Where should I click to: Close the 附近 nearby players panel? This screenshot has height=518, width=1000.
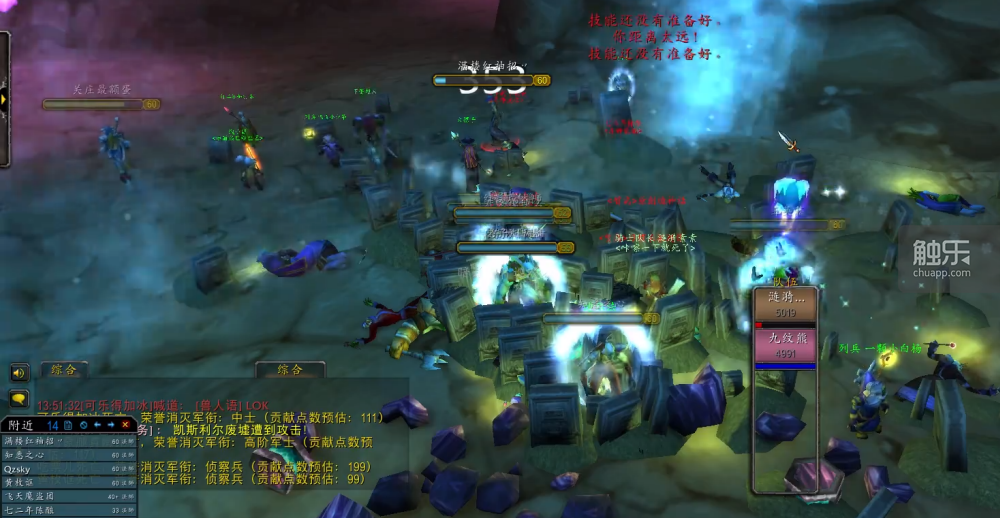coord(125,425)
